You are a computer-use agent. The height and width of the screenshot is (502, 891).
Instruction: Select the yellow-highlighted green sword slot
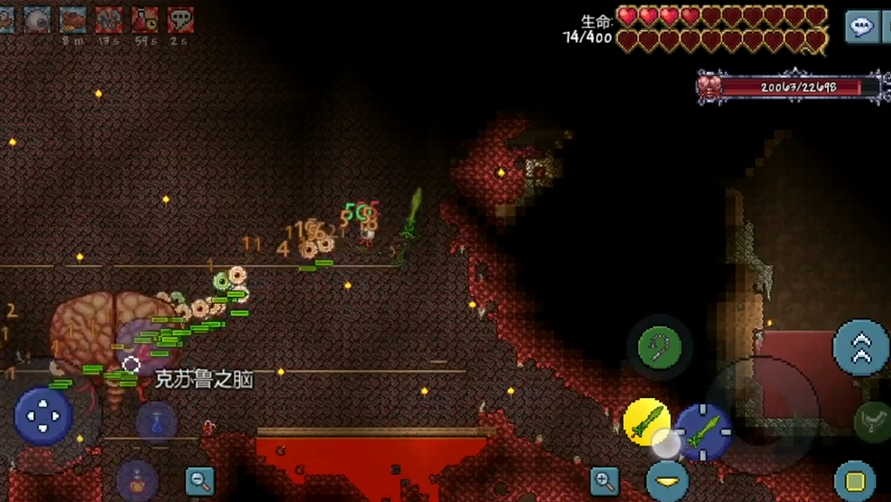click(x=647, y=421)
